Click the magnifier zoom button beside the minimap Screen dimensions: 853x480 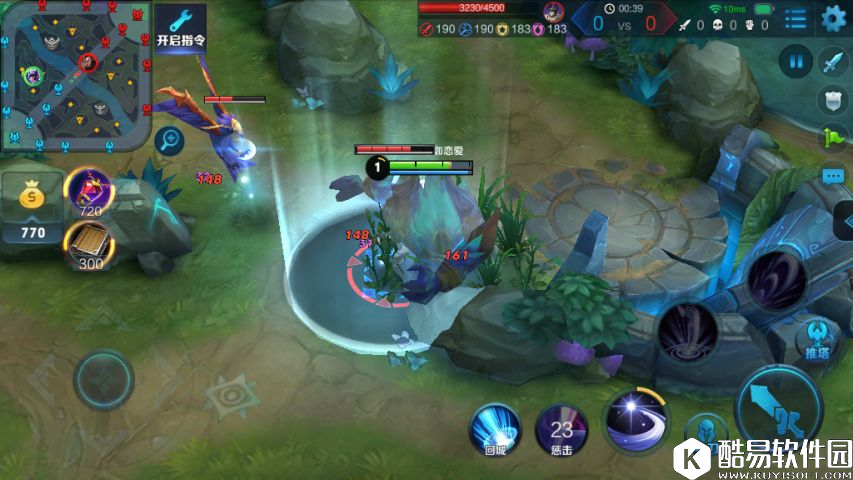(170, 140)
